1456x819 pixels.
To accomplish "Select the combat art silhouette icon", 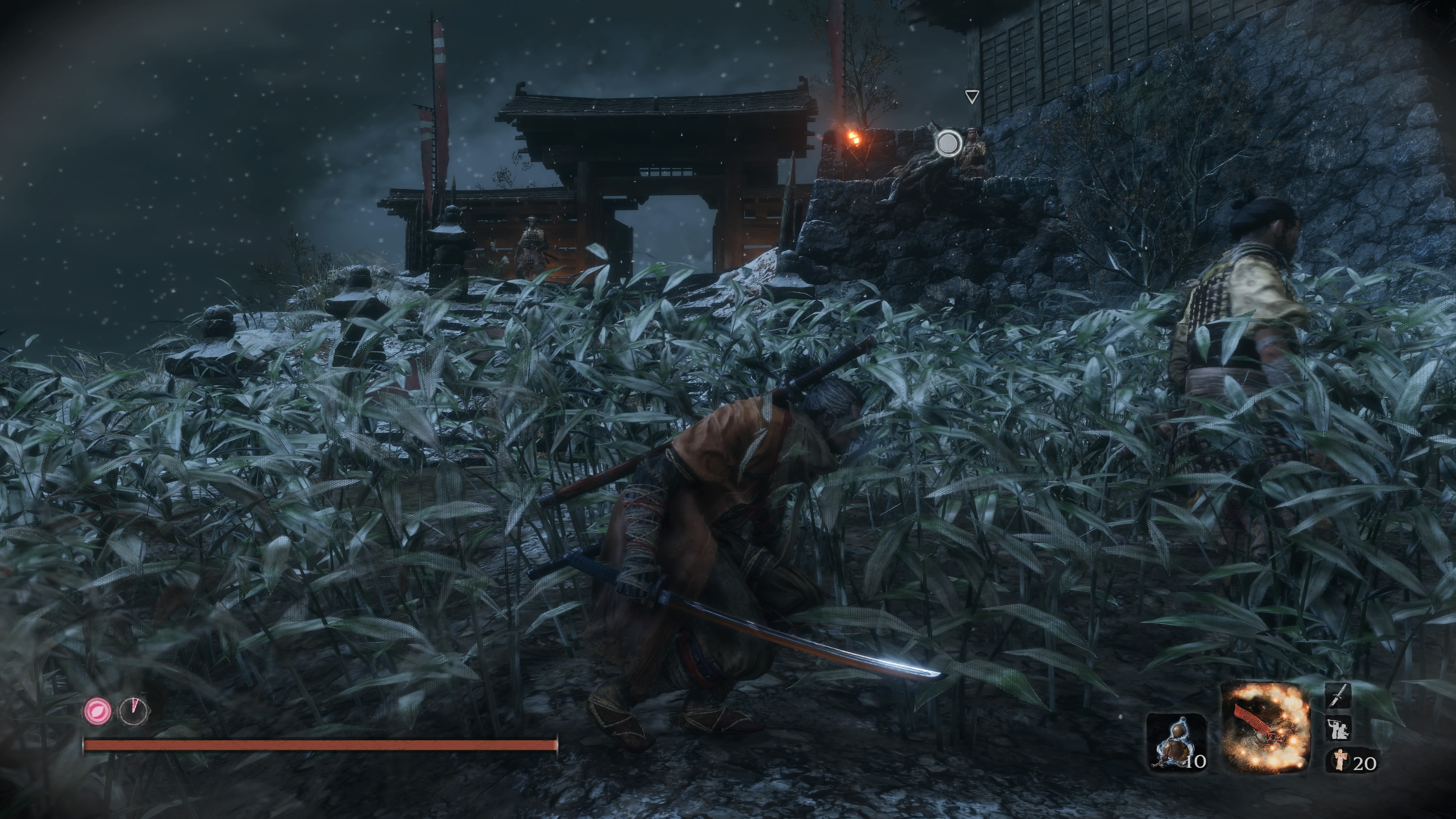I will 1338,728.
